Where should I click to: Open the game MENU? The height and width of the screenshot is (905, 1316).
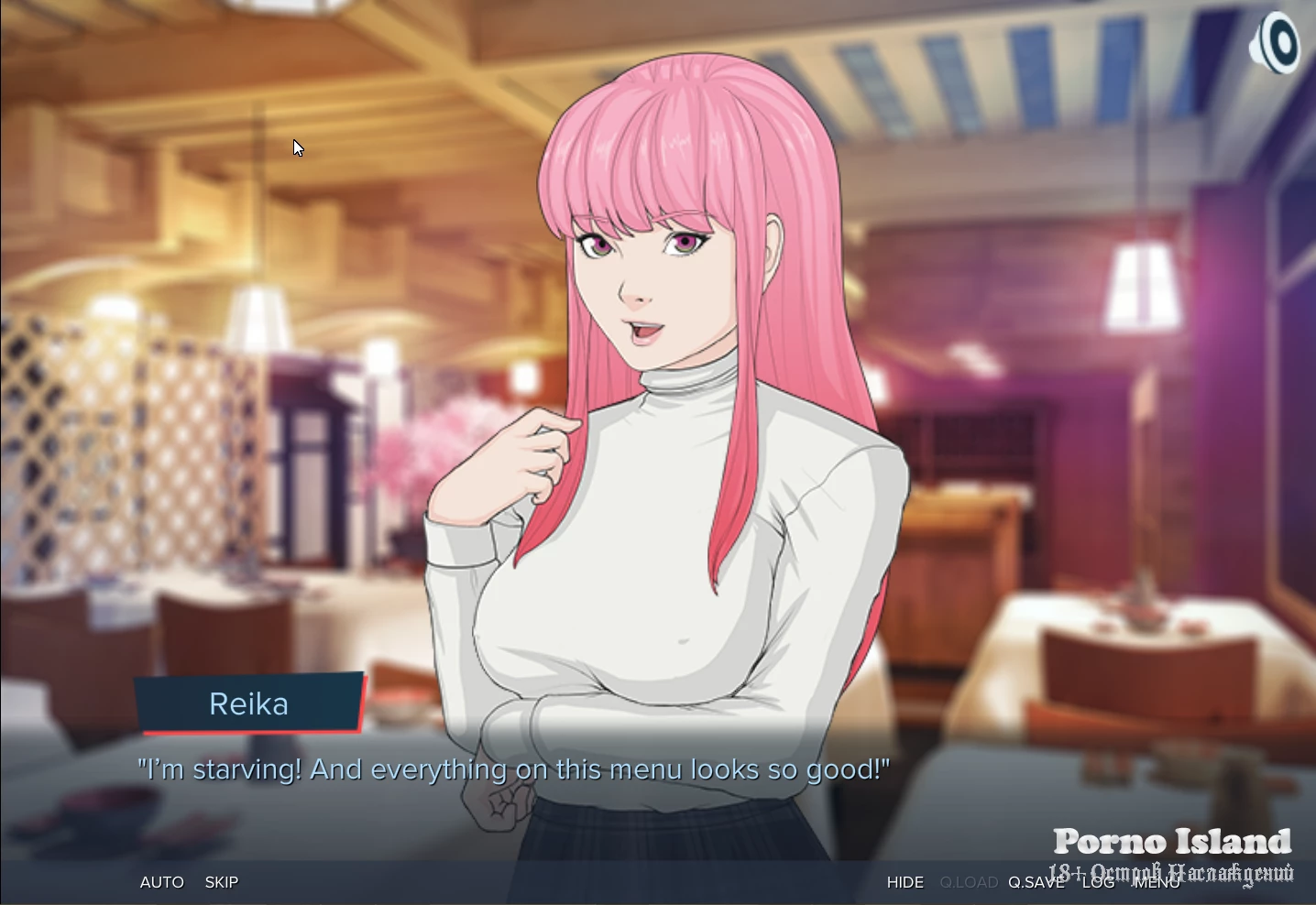click(x=1157, y=882)
